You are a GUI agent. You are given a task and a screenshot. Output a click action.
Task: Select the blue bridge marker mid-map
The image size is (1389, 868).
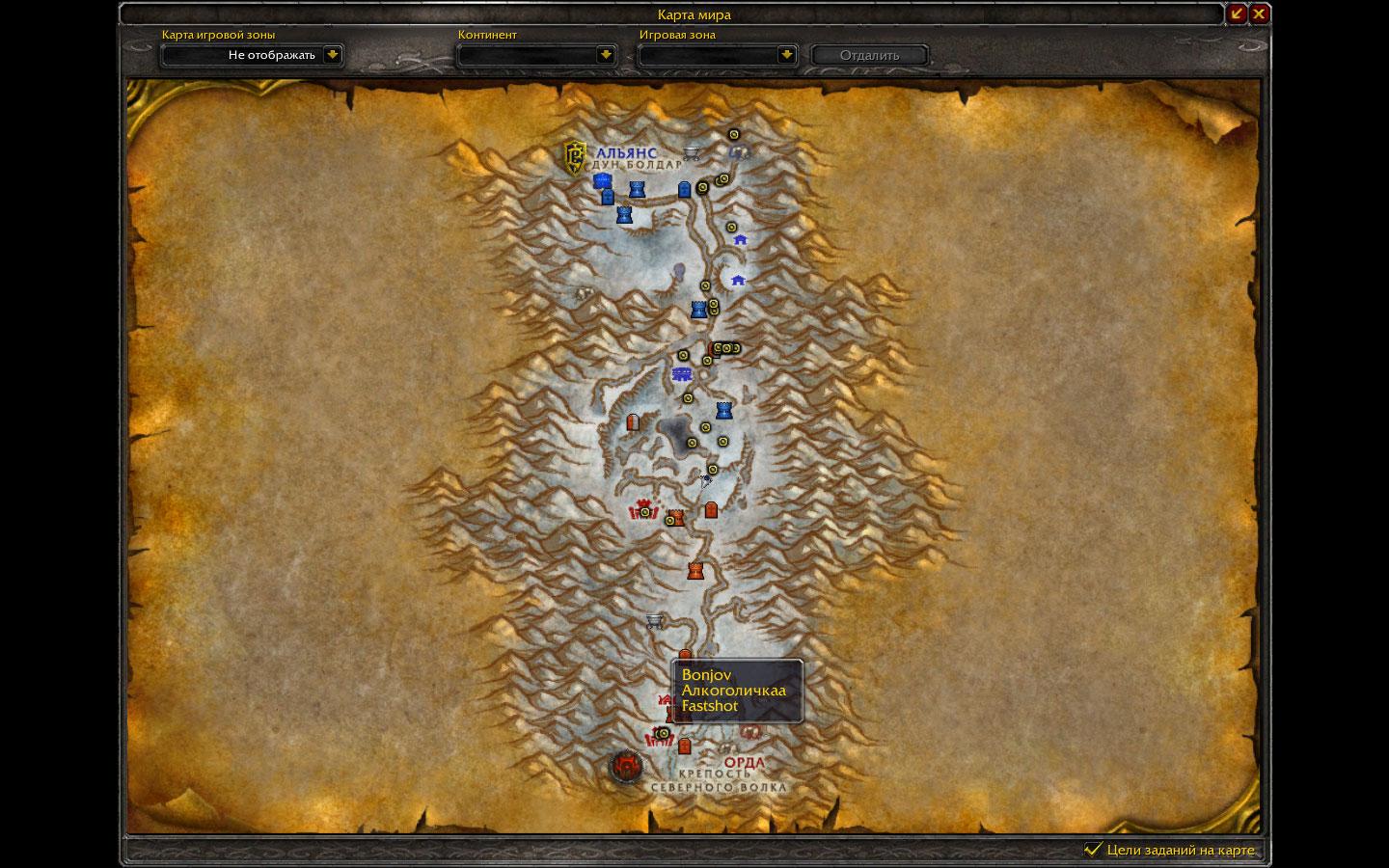[682, 374]
